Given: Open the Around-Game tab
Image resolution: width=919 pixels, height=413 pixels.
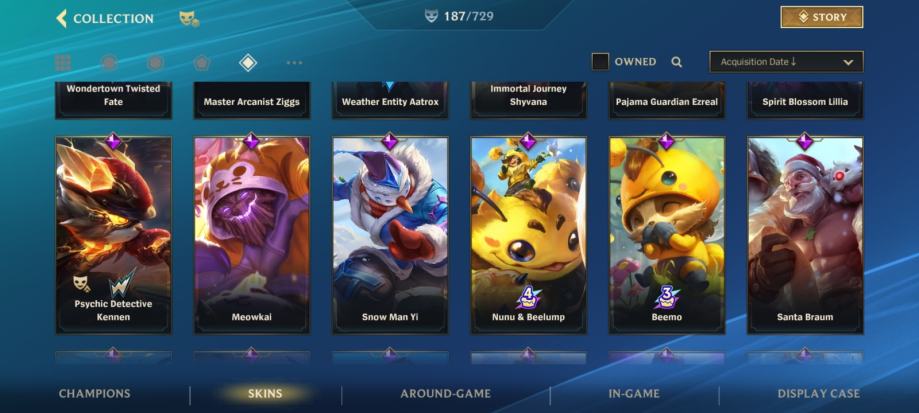Looking at the screenshot, I should click(x=445, y=394).
